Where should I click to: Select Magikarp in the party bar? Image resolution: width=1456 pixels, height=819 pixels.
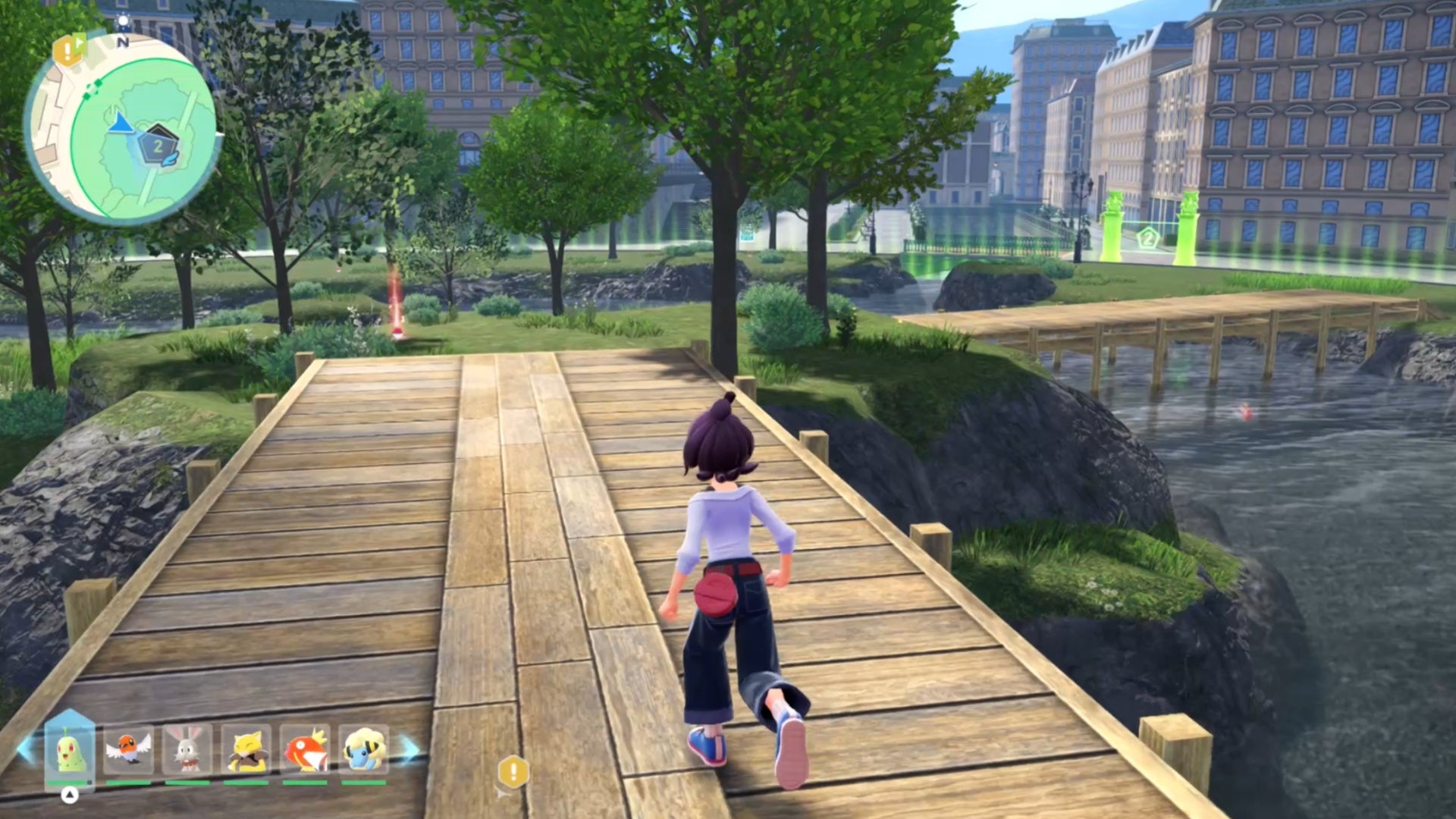click(305, 750)
